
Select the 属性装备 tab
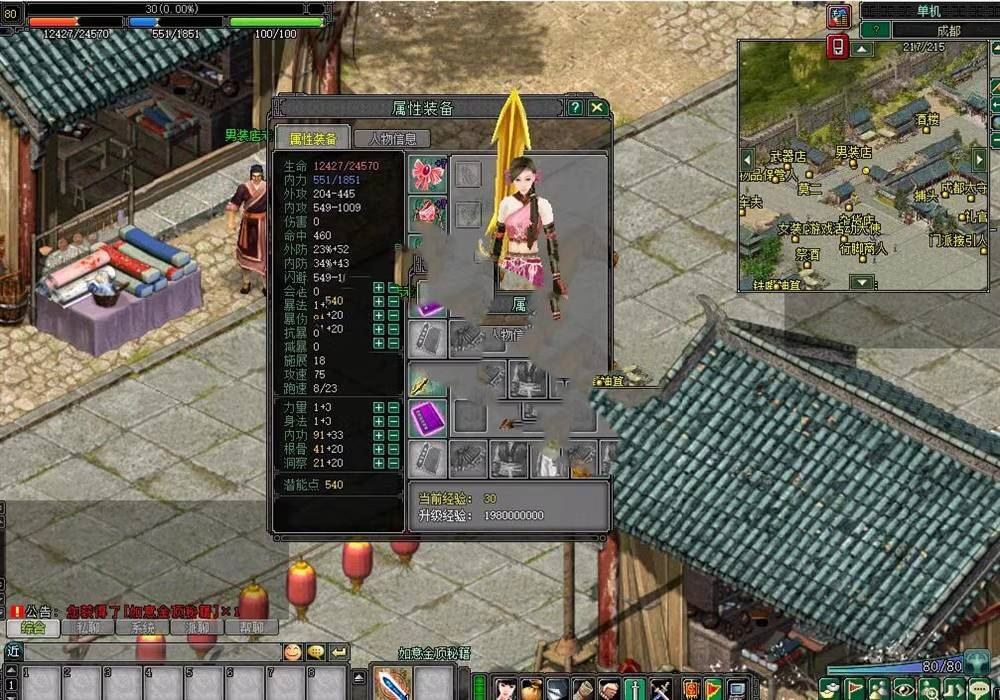pos(313,139)
